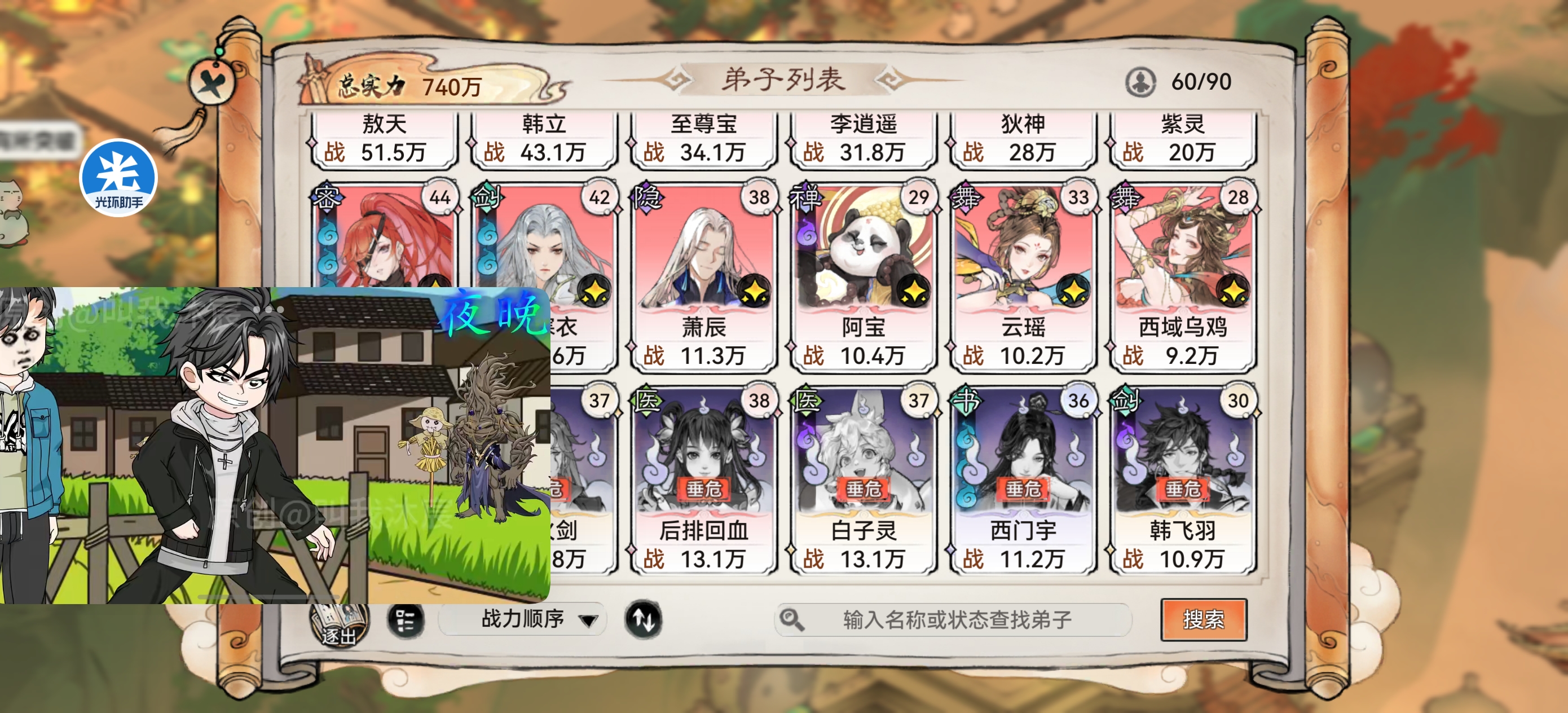The width and height of the screenshot is (1568, 713).
Task: Tap the 光环助手 floating assistant icon
Action: pos(117,177)
